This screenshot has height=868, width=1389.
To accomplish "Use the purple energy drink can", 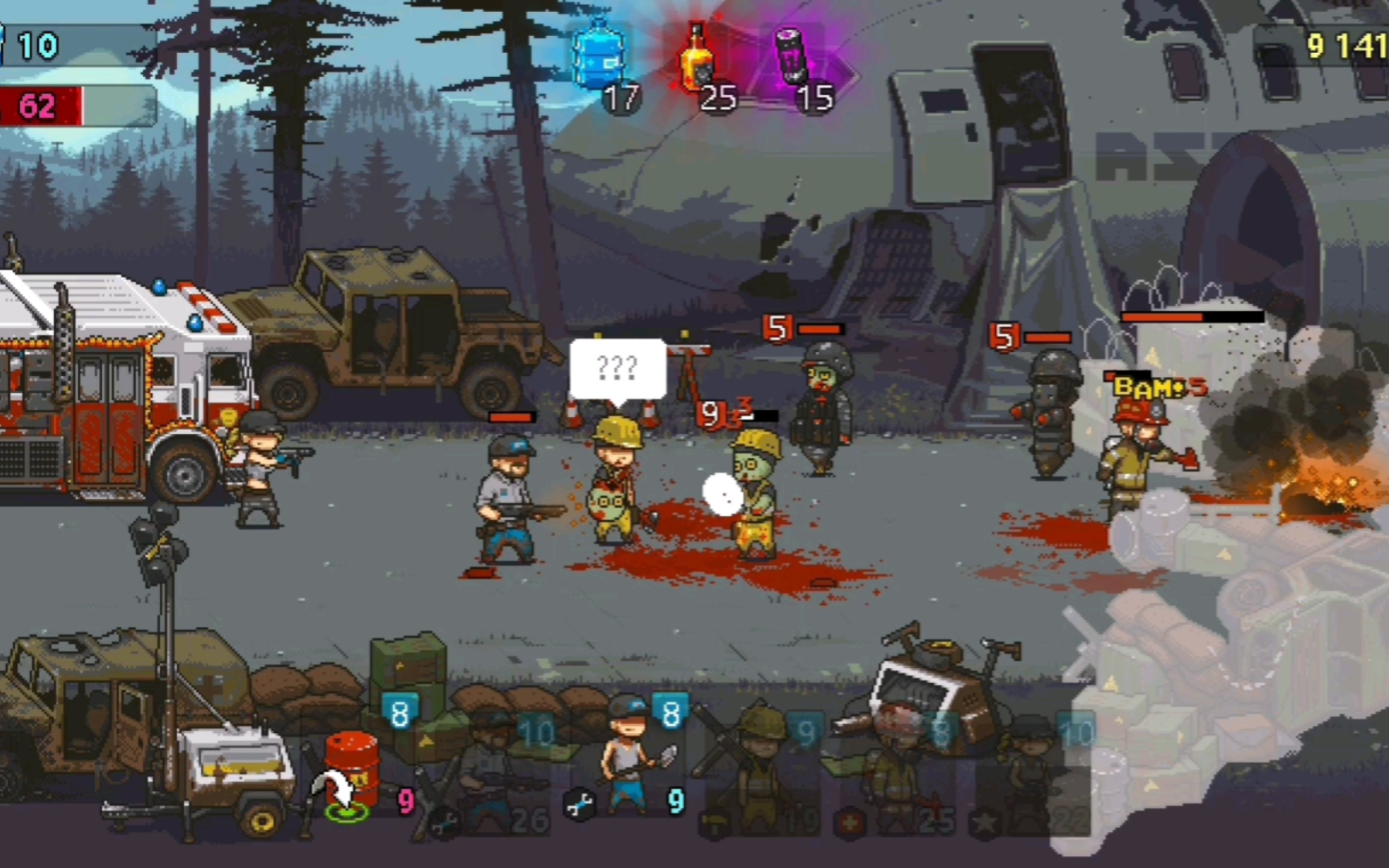I will pos(793,58).
